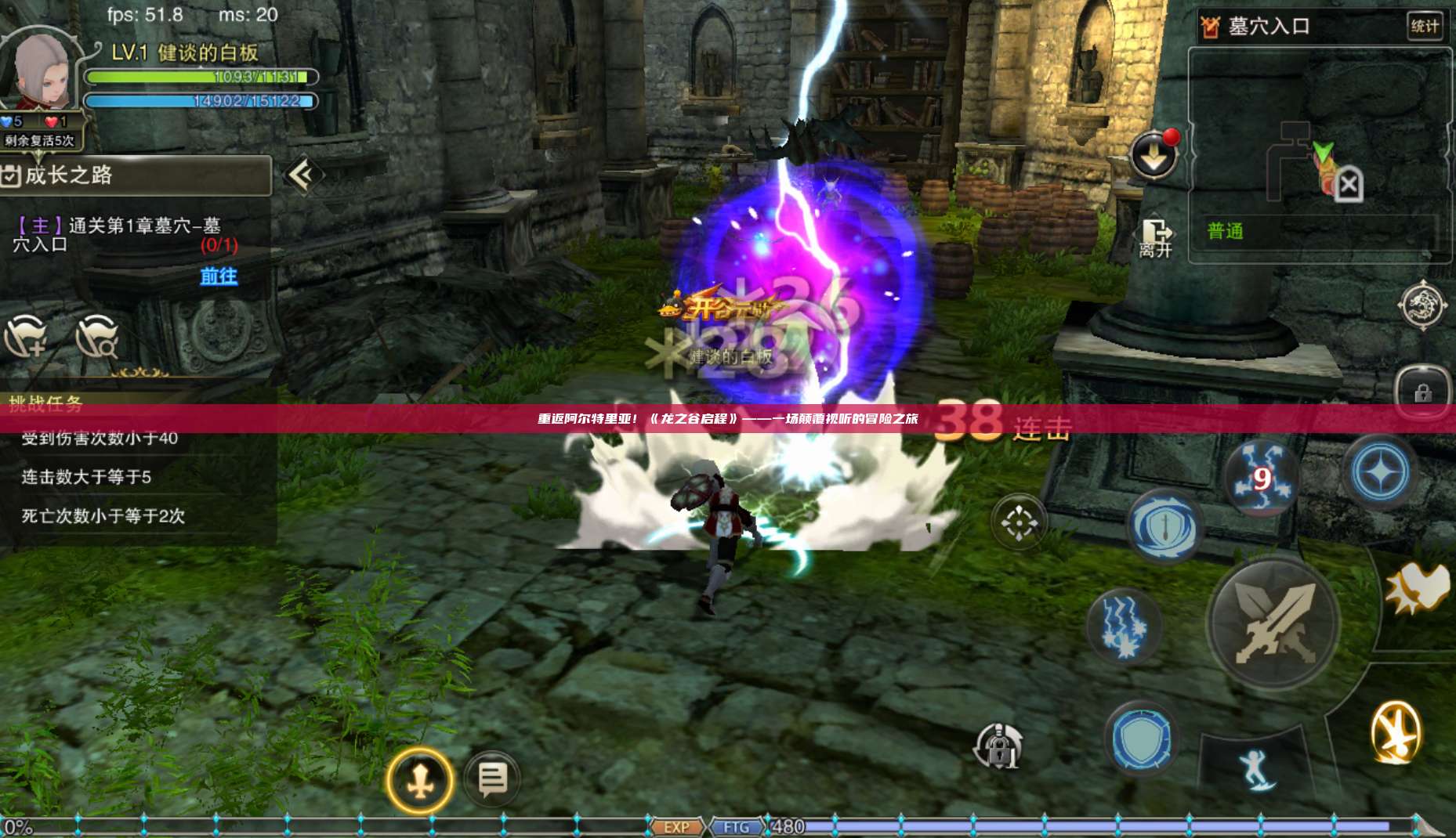Click the 离开 leave dungeon button

(1155, 238)
